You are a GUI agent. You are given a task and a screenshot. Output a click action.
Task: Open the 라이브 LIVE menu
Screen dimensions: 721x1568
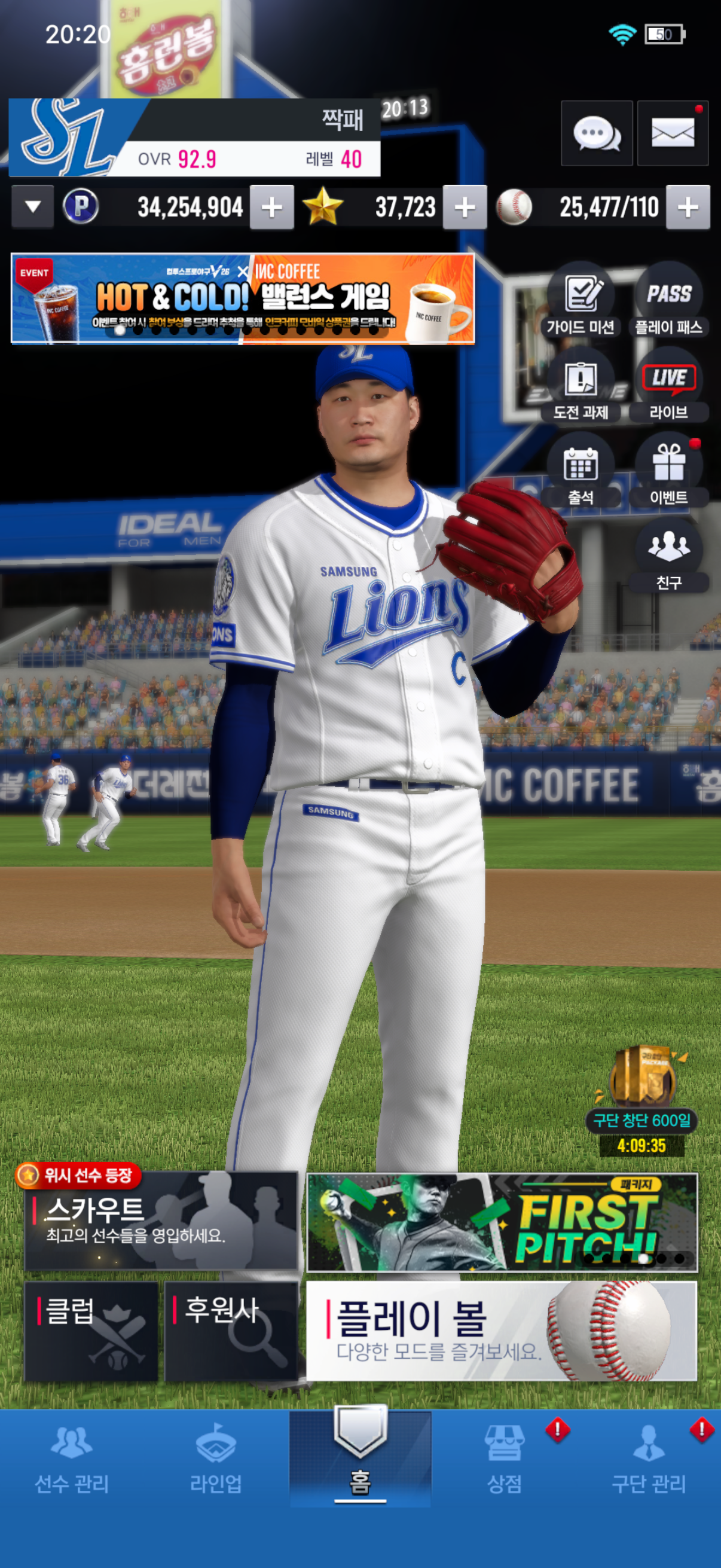668,386
